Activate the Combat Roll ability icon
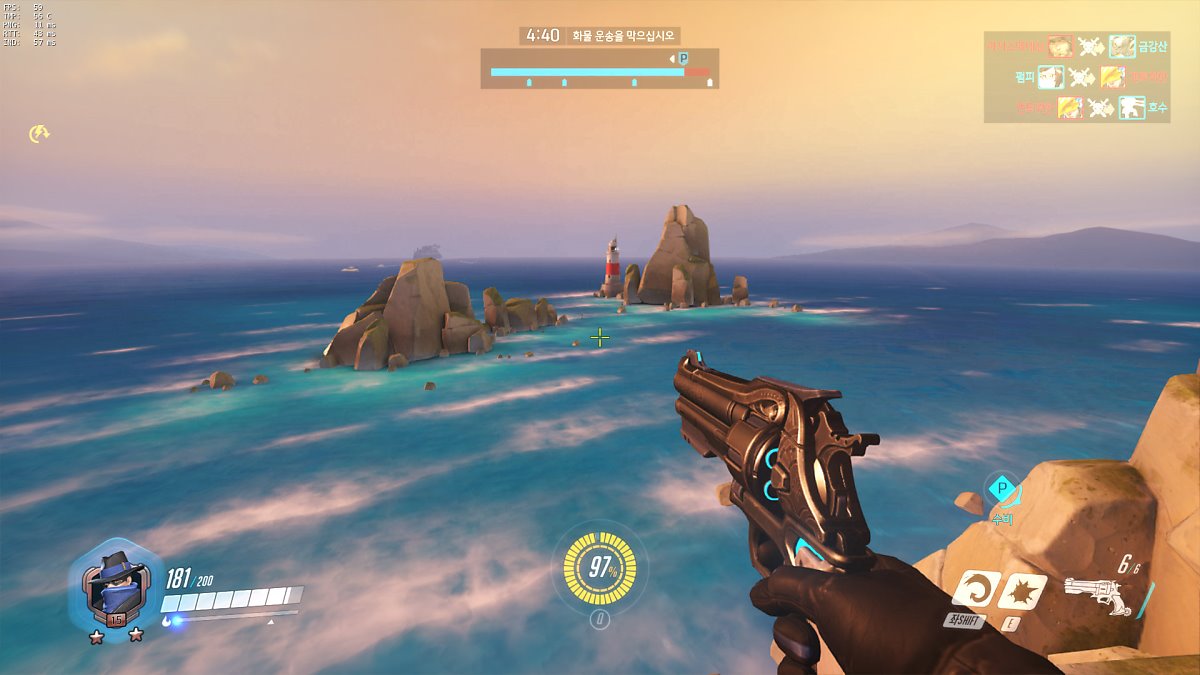This screenshot has height=675, width=1200. 974,590
